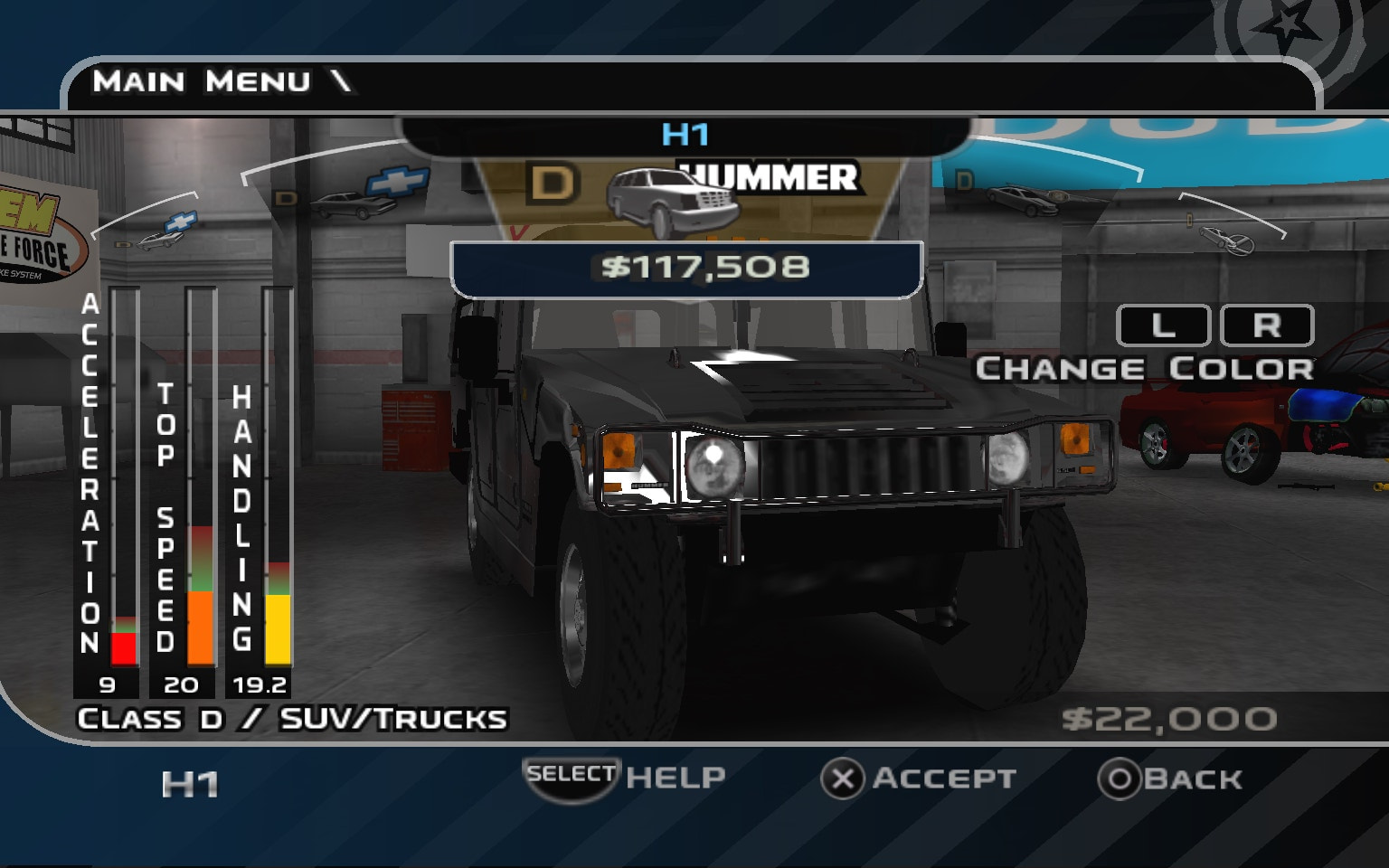
Task: Click the $117,508 price banner
Action: [687, 268]
